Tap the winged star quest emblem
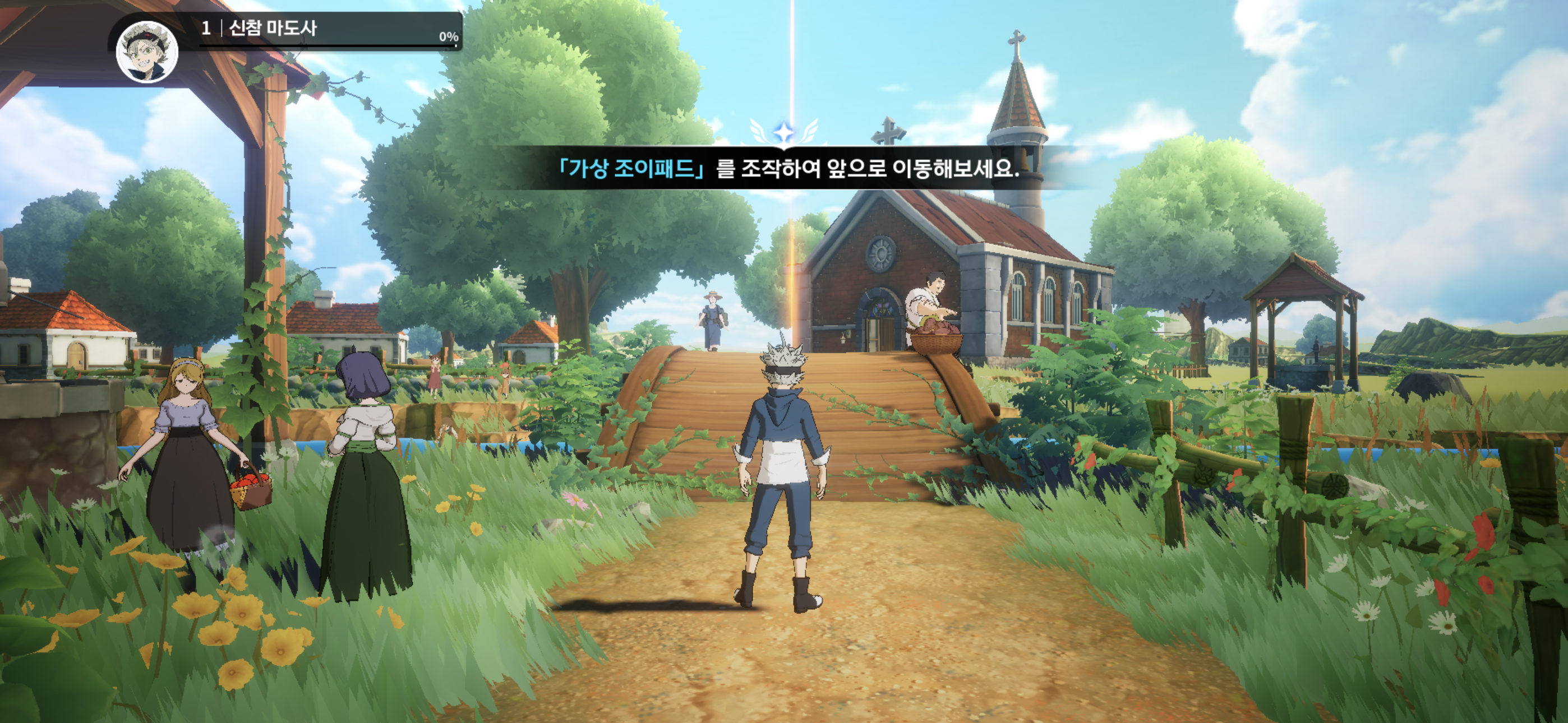 point(785,131)
